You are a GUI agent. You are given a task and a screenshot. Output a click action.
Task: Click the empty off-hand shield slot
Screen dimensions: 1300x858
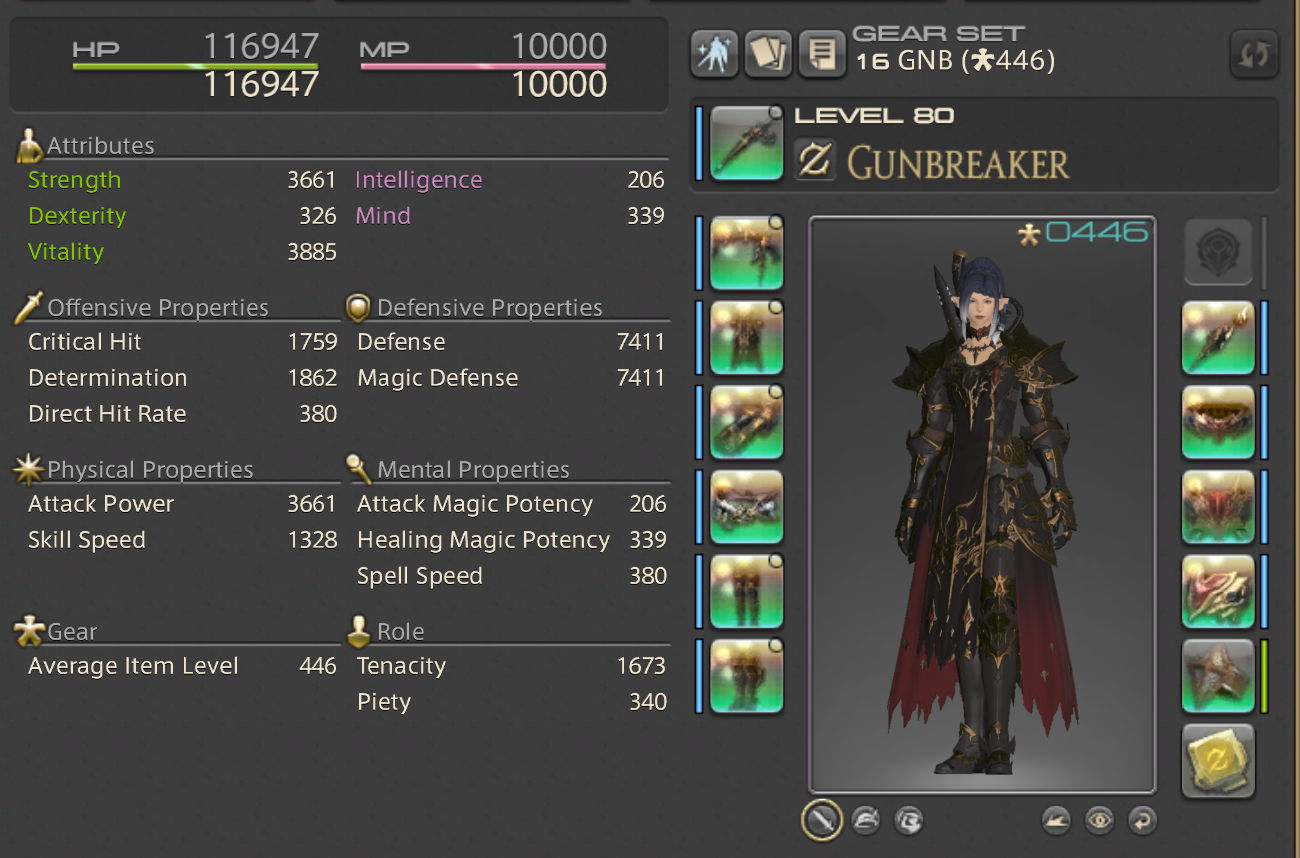click(1217, 253)
